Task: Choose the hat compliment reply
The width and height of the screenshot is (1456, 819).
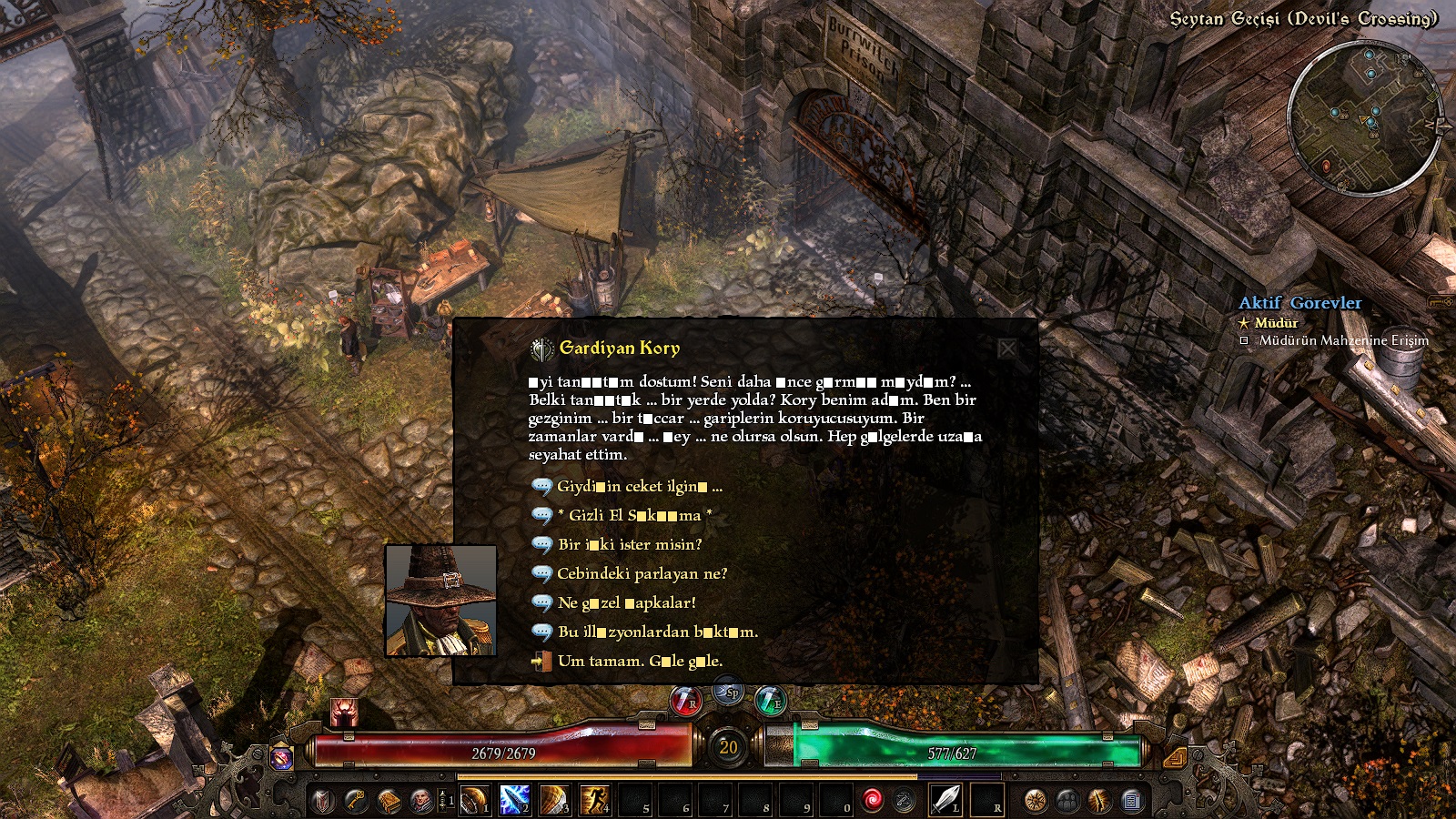Action: (x=626, y=603)
